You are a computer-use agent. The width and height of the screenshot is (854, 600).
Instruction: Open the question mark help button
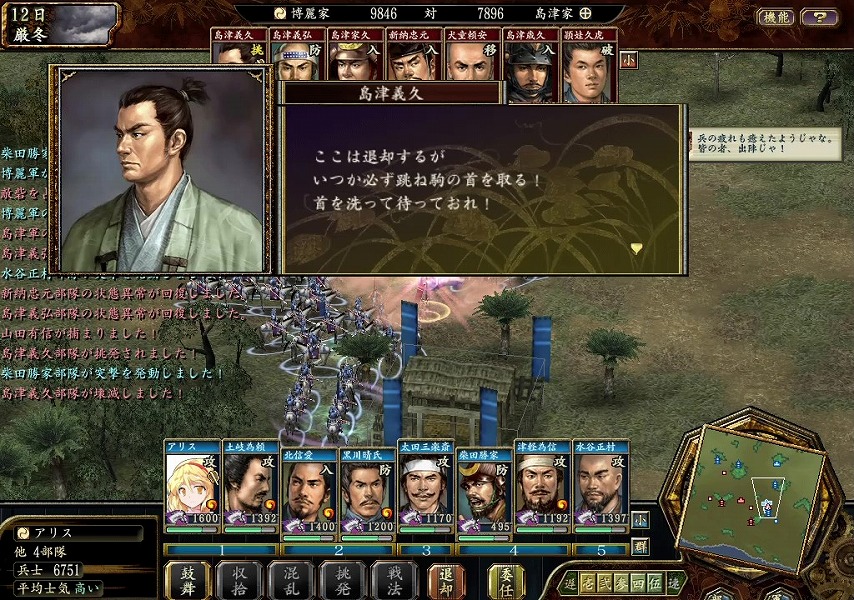819,17
